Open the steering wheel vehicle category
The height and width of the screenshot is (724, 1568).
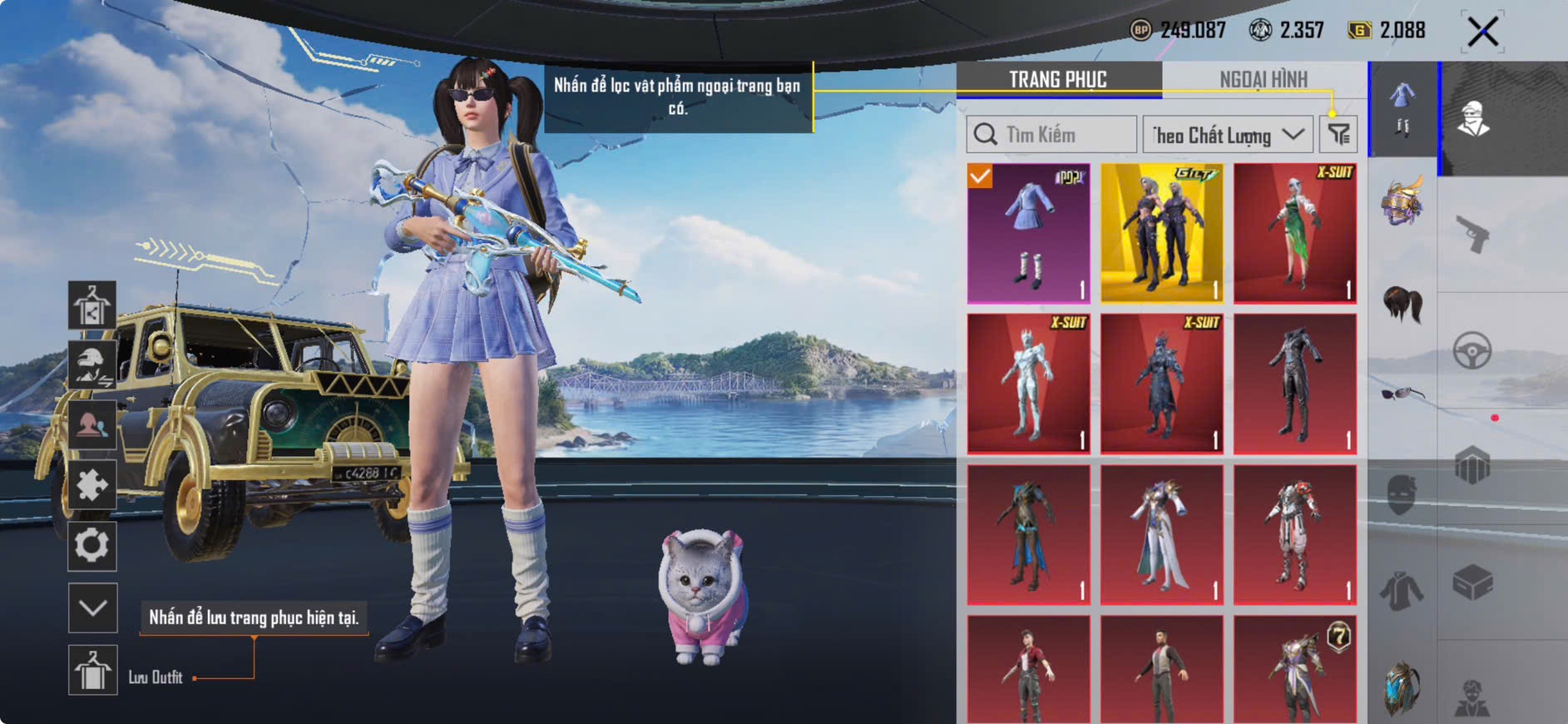click(x=1472, y=350)
